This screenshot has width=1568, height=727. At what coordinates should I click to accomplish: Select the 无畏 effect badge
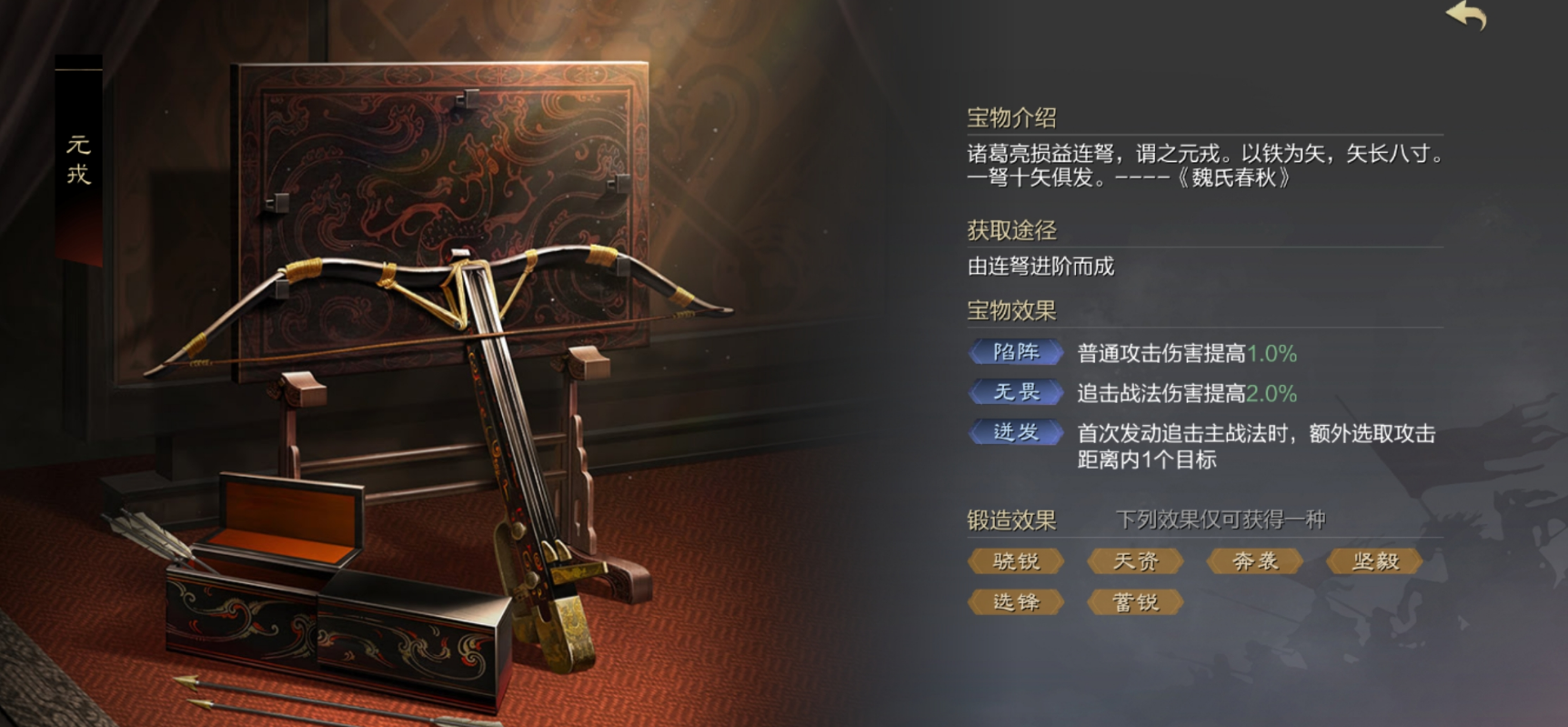pos(1015,392)
